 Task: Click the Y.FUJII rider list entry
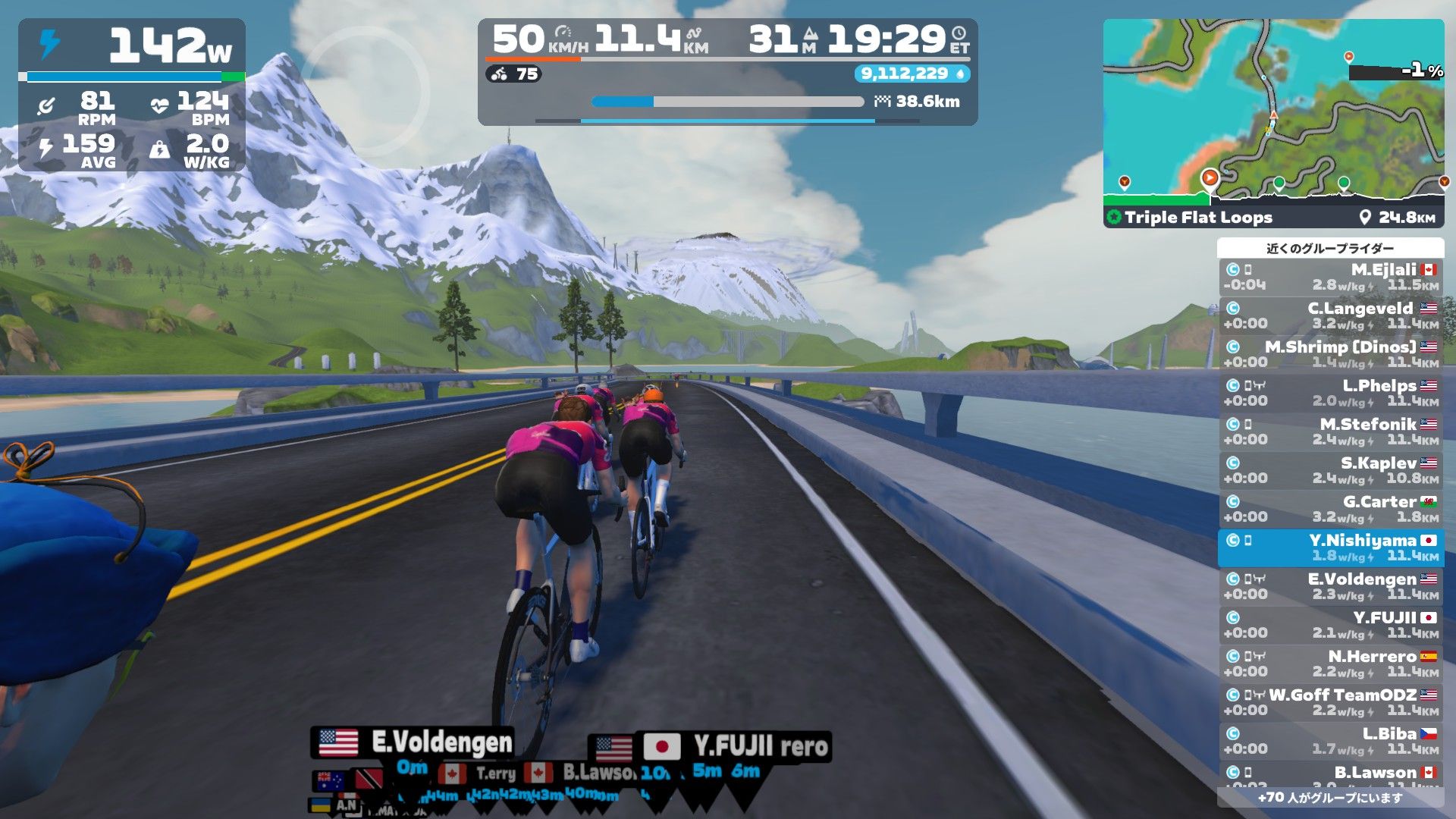tap(1331, 626)
